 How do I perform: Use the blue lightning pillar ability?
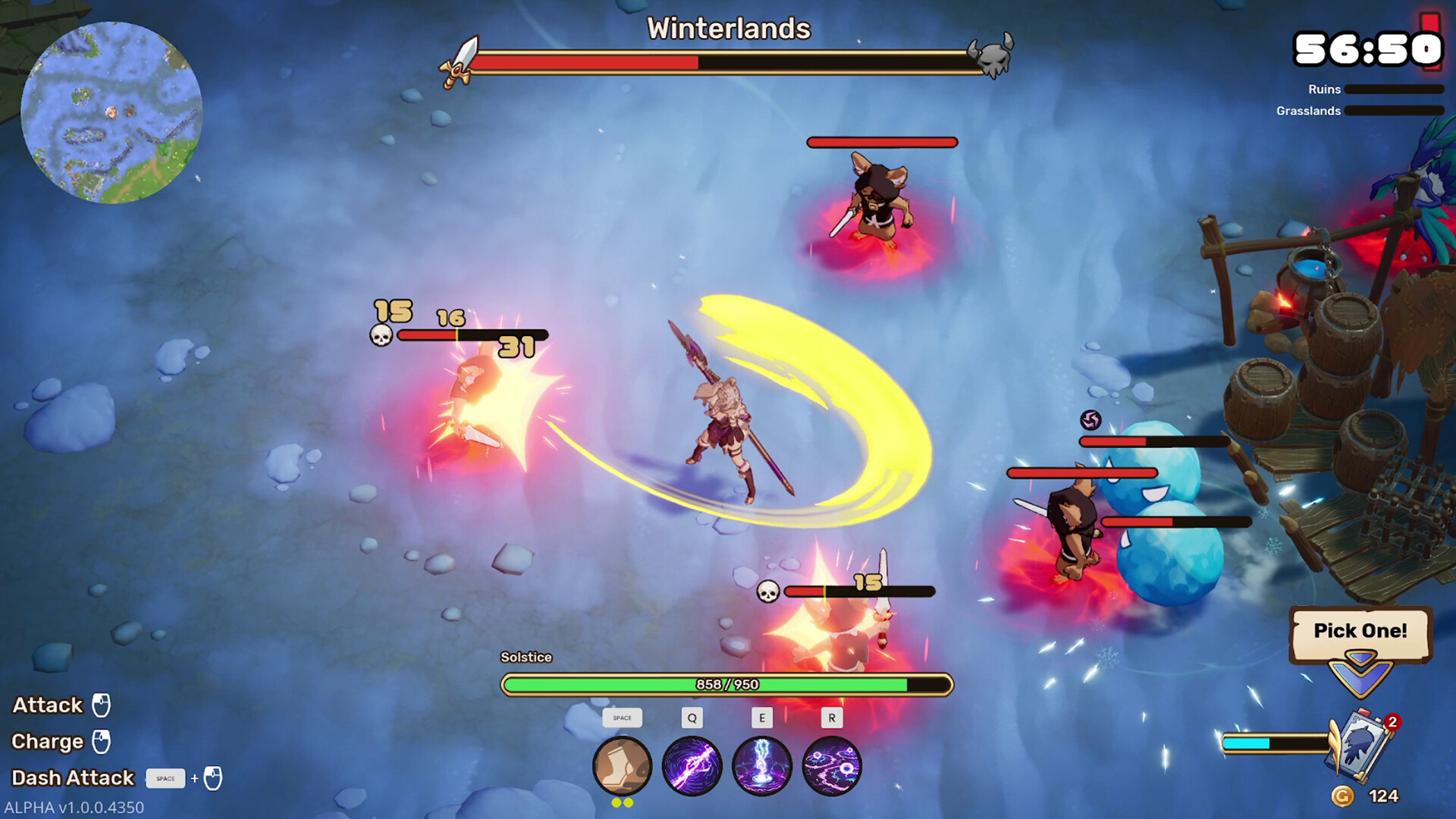pyautogui.click(x=761, y=766)
